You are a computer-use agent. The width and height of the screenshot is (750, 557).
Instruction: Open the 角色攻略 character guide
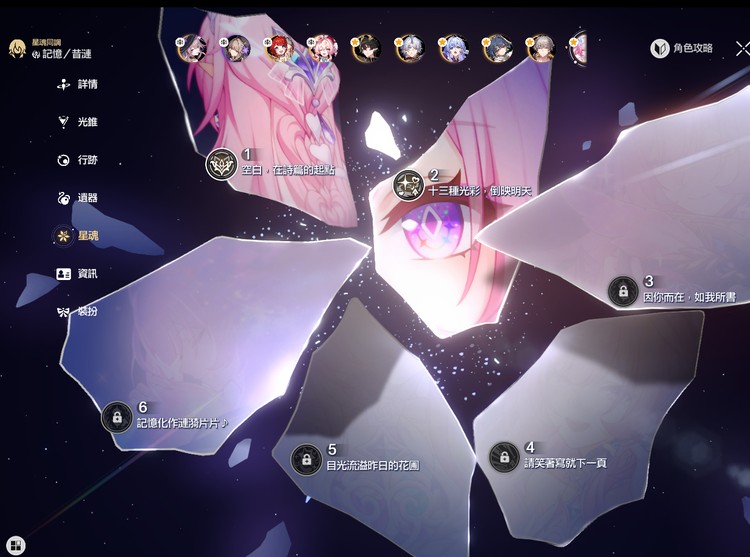(682, 48)
